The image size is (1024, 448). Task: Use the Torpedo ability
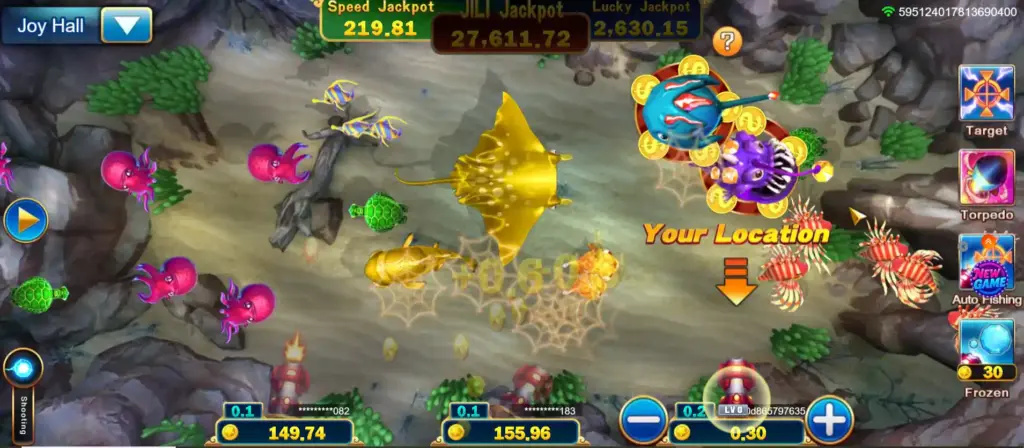[x=986, y=178]
